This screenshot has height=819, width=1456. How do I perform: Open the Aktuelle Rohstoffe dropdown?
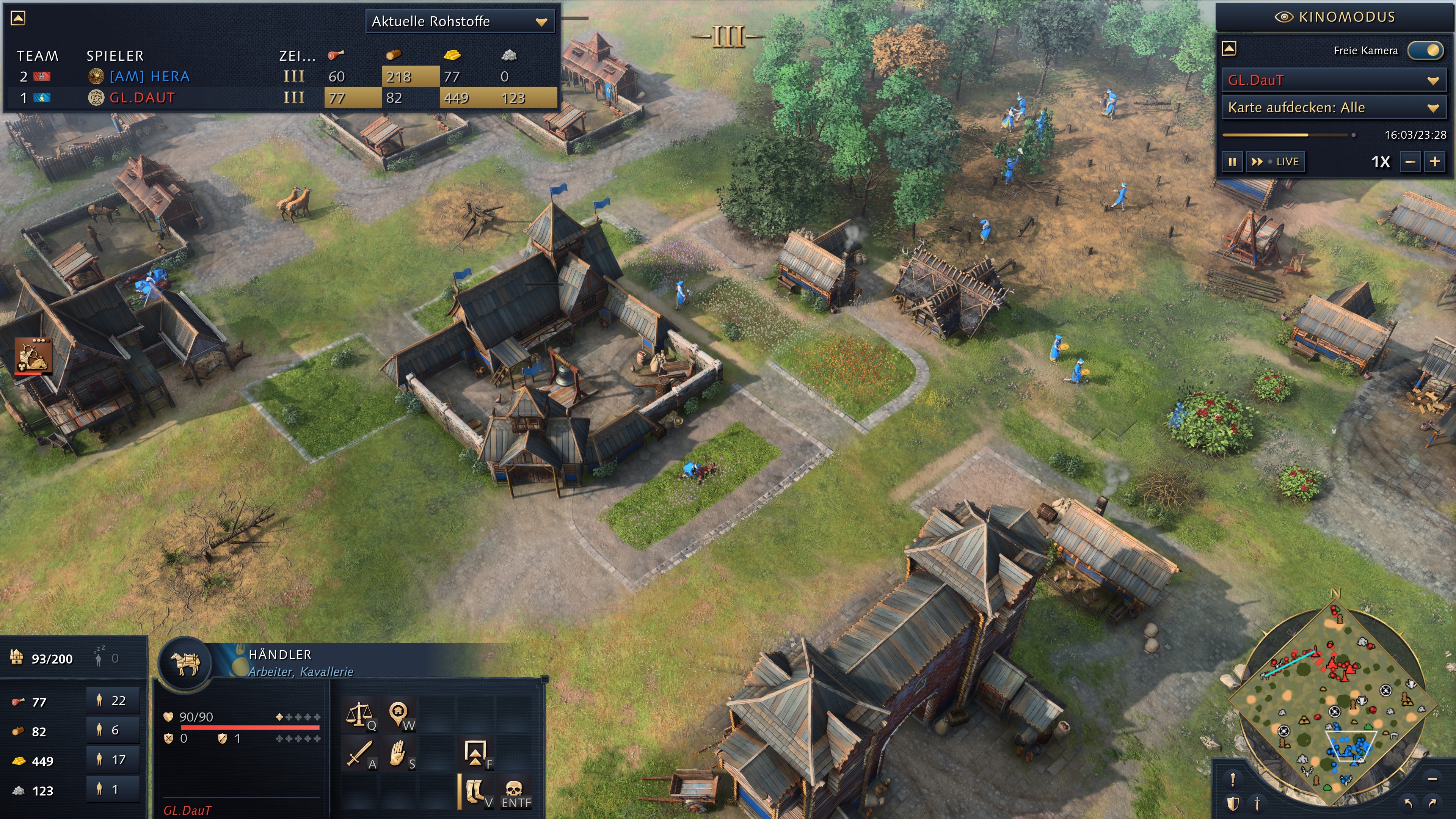459,22
